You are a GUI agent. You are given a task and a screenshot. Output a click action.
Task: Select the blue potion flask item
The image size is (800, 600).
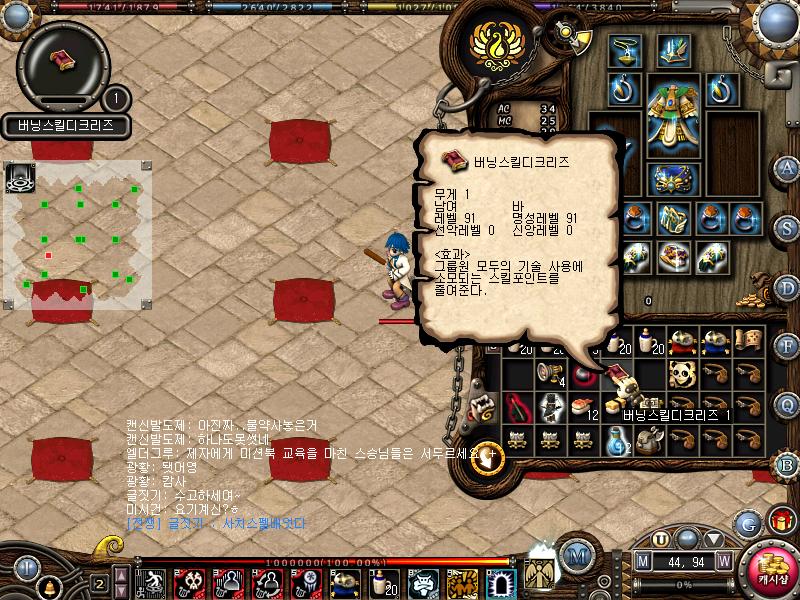(616, 439)
